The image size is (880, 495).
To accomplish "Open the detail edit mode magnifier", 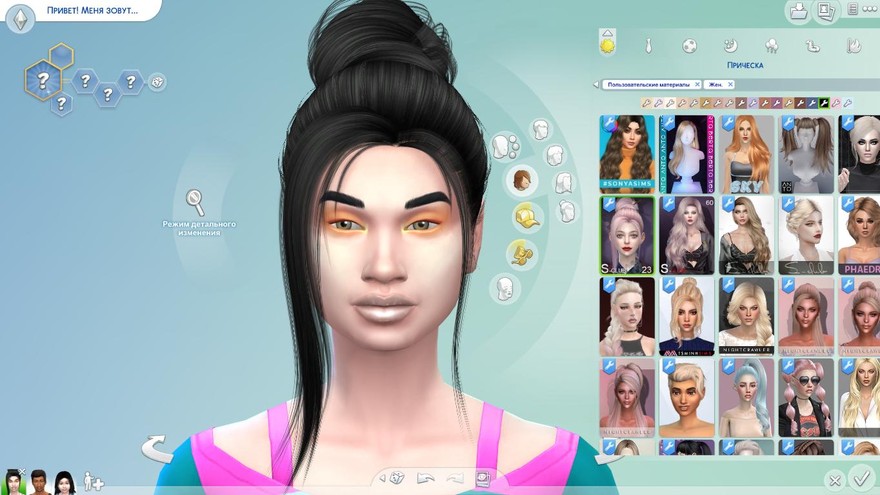I will (x=197, y=201).
